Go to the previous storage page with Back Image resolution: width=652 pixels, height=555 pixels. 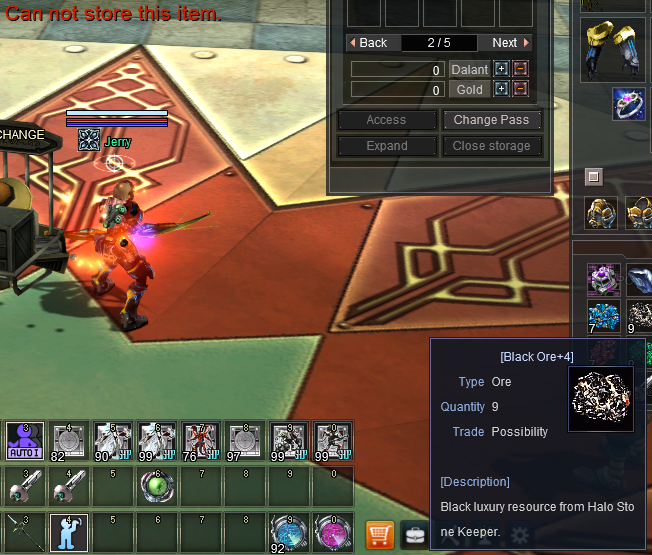(368, 43)
